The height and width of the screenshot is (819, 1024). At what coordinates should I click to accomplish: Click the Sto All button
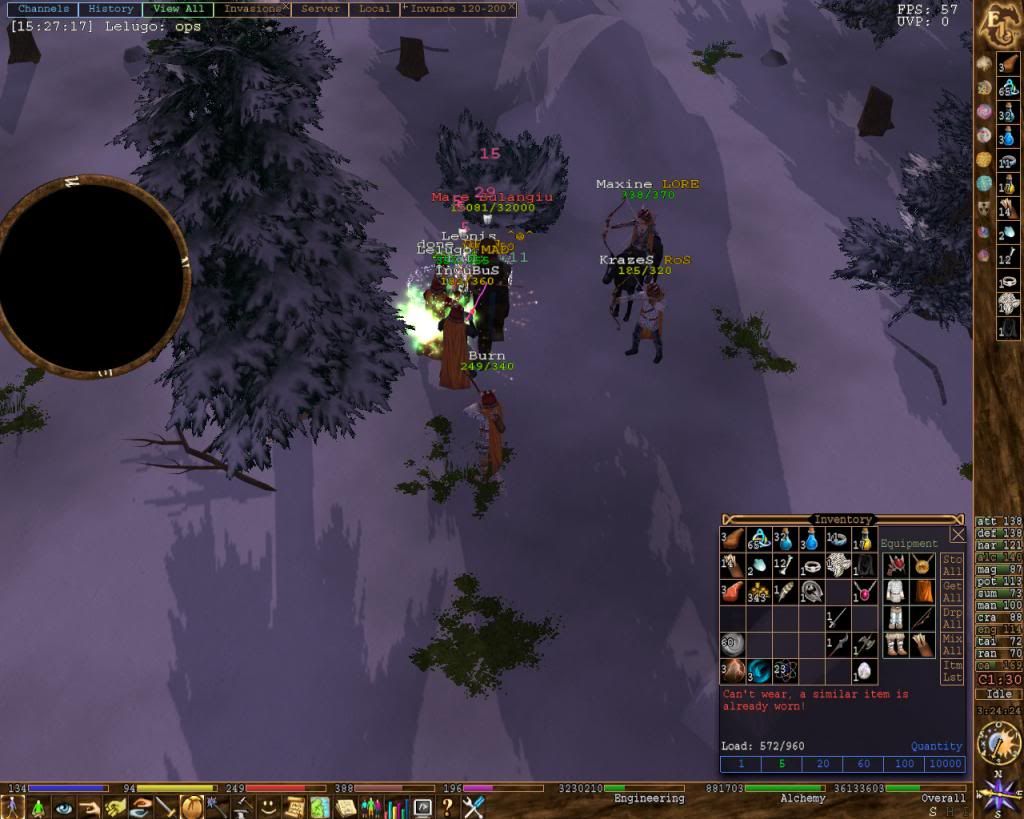[952, 565]
